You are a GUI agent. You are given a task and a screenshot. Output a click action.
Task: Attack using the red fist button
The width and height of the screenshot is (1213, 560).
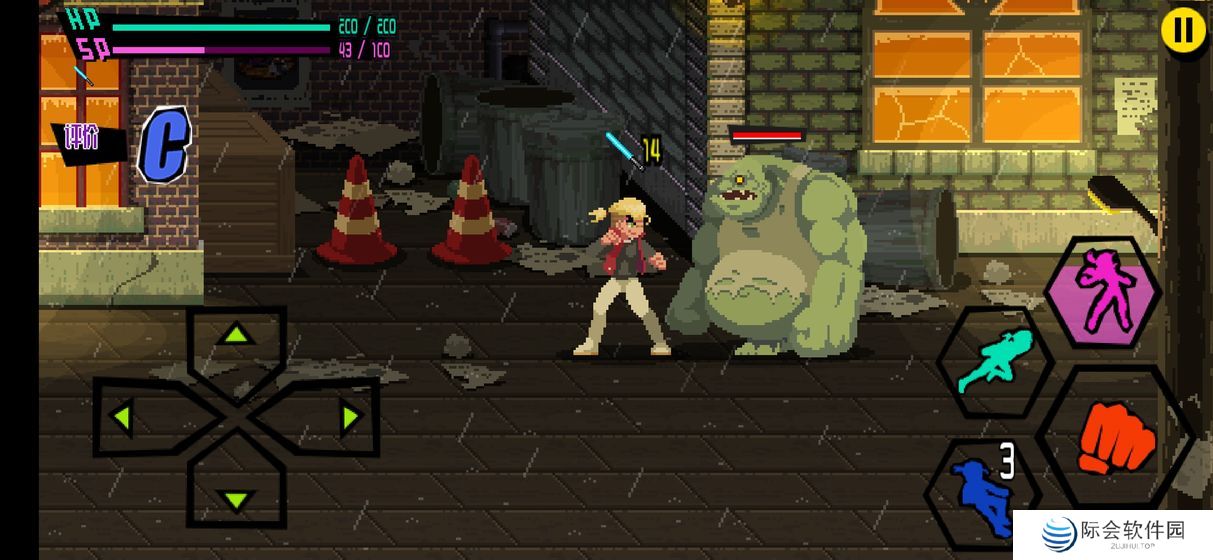click(1116, 440)
